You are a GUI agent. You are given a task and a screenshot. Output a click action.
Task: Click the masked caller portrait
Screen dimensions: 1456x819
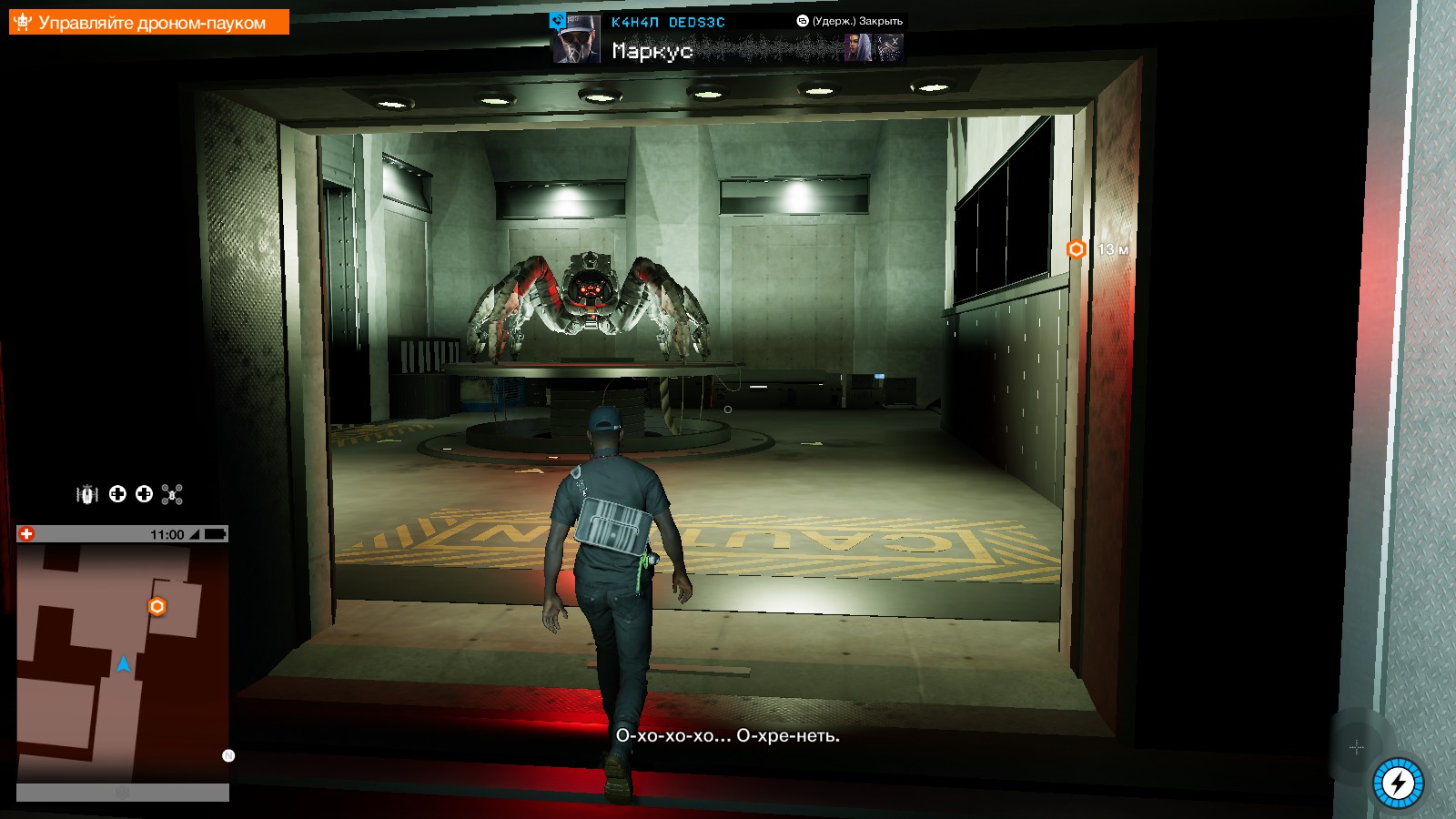coord(889,47)
